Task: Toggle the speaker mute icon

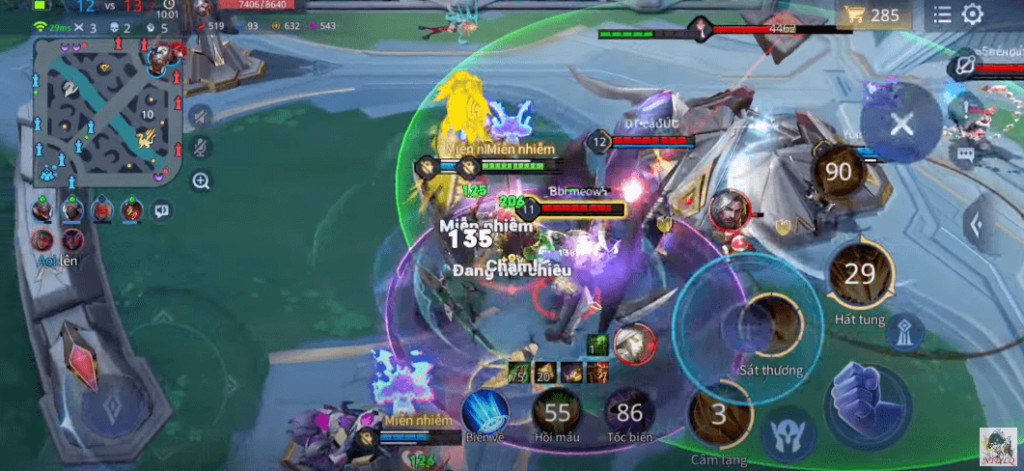Action: [200, 116]
